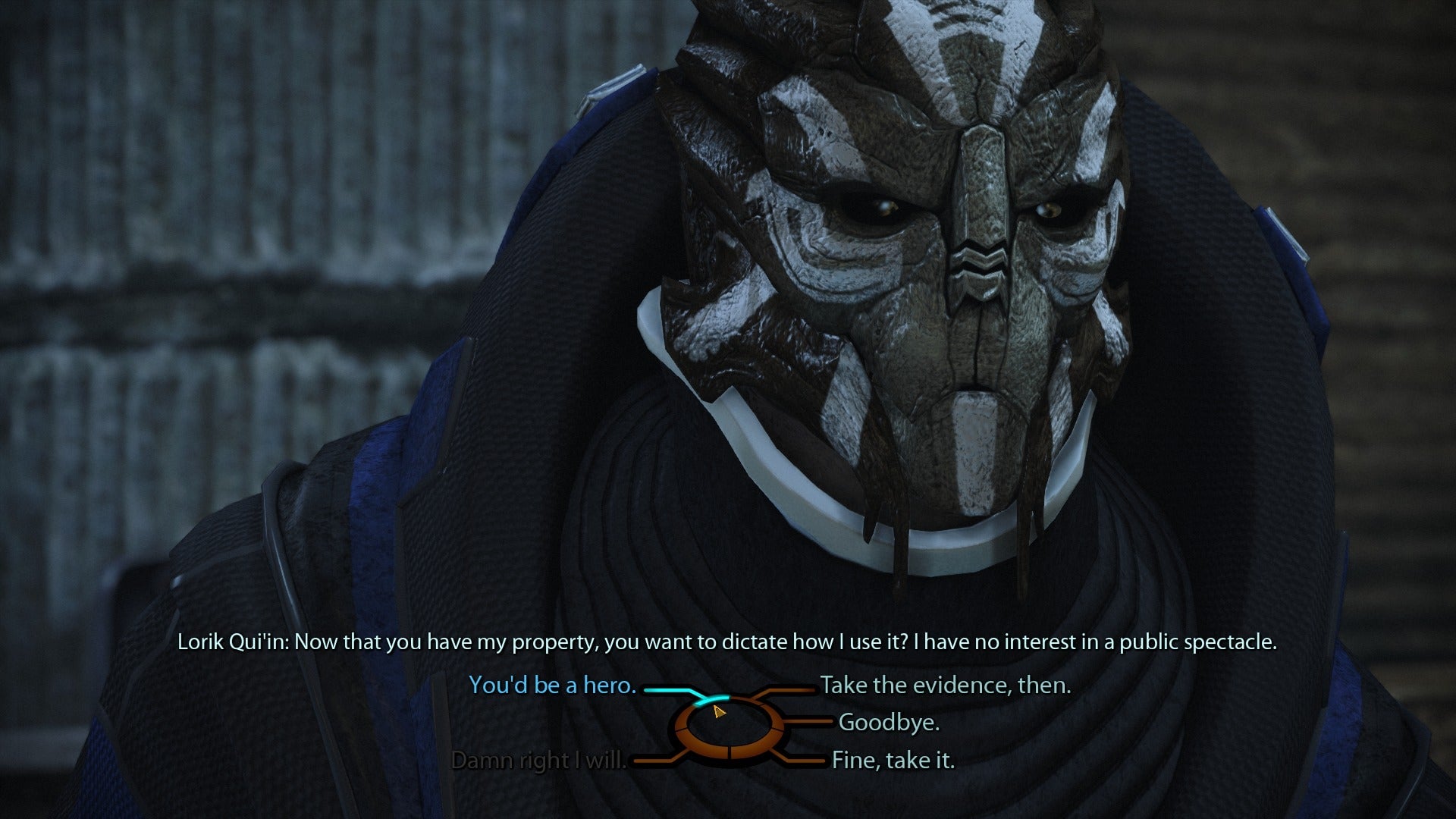Choose "Fine, take it." on the wheel
Viewport: 1456px width, 819px height.
pos(893,760)
